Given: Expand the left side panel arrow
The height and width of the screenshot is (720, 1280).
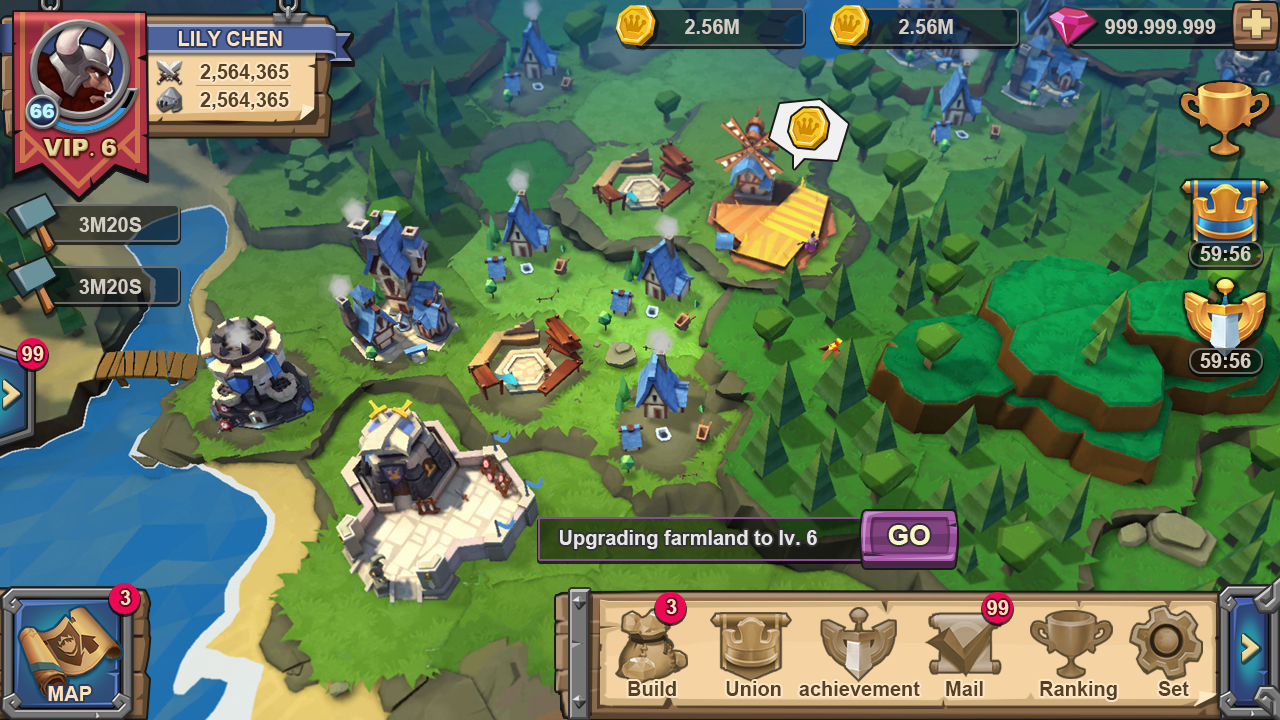Looking at the screenshot, I should pos(13,394).
